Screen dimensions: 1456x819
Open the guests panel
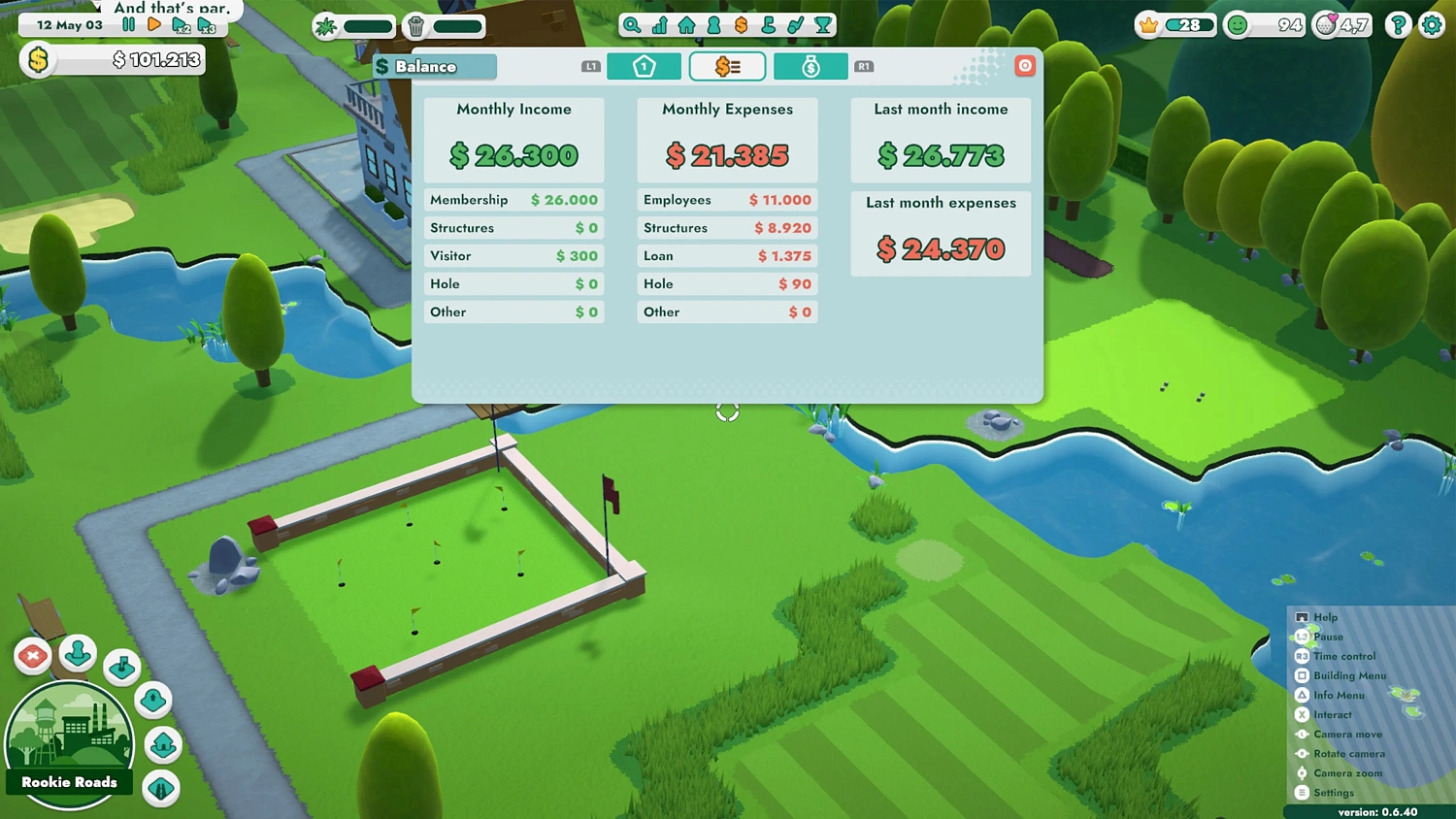[x=713, y=25]
